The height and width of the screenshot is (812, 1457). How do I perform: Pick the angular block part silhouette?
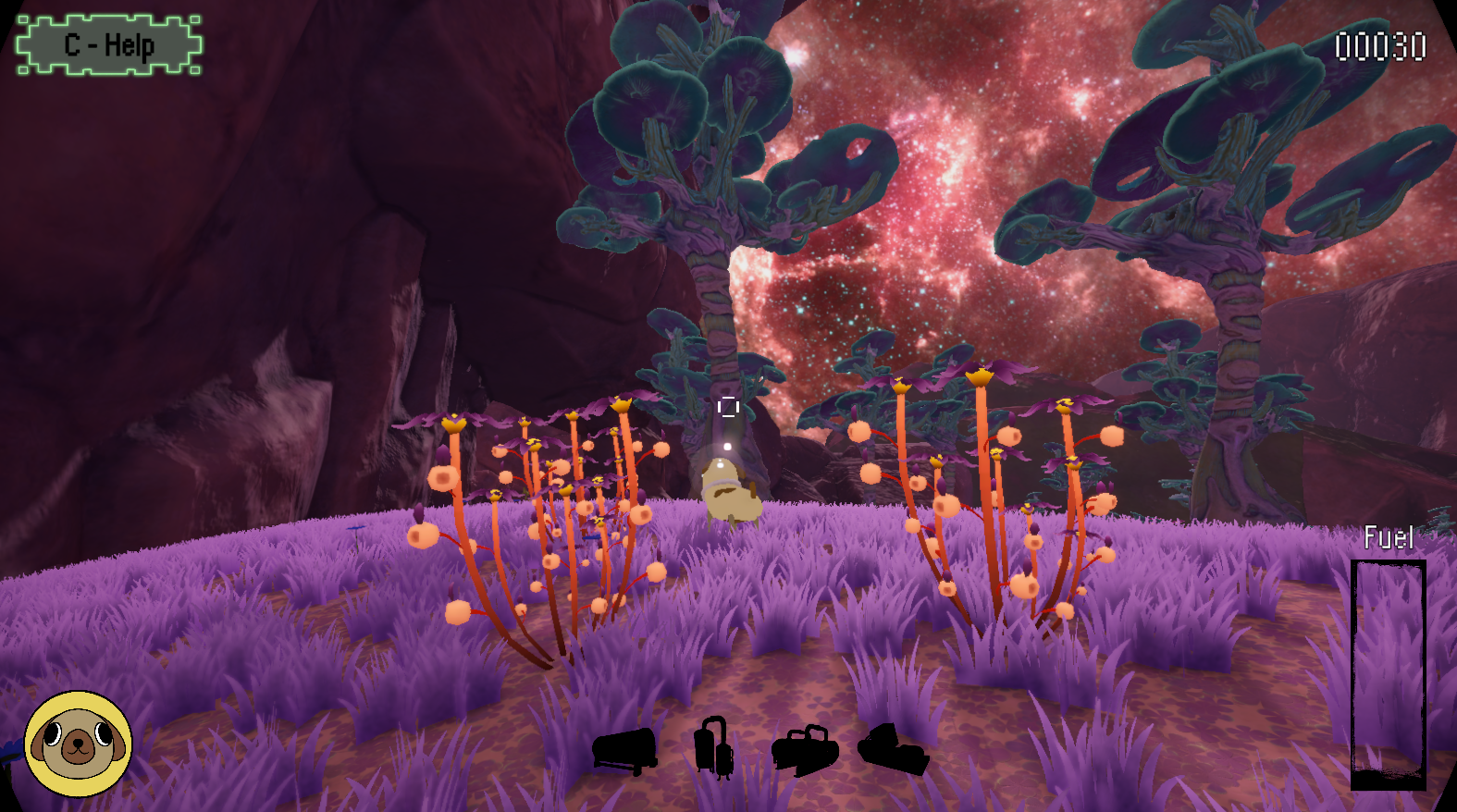pyautogui.click(x=893, y=750)
